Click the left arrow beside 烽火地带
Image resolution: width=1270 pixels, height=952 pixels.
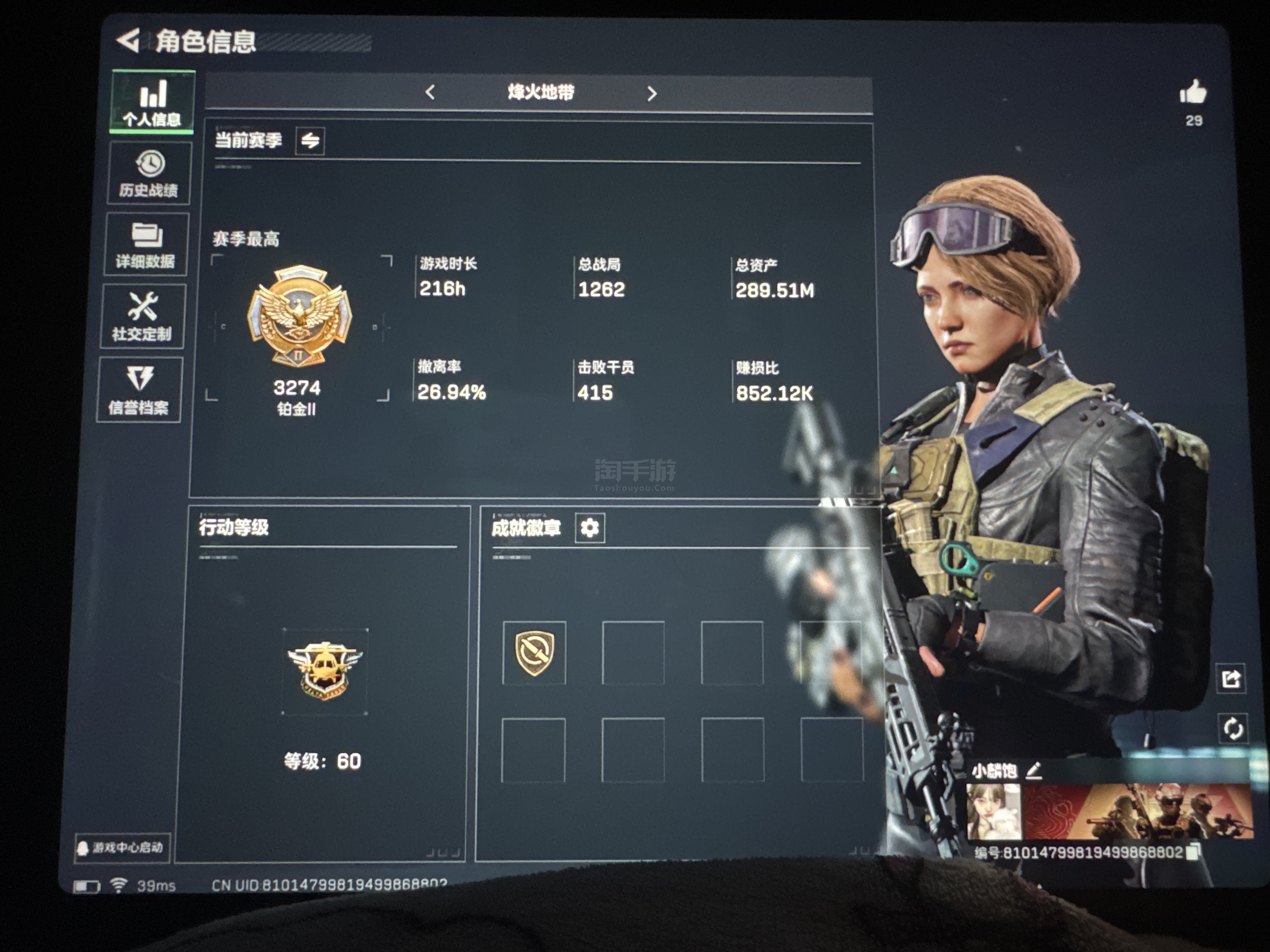pyautogui.click(x=430, y=92)
